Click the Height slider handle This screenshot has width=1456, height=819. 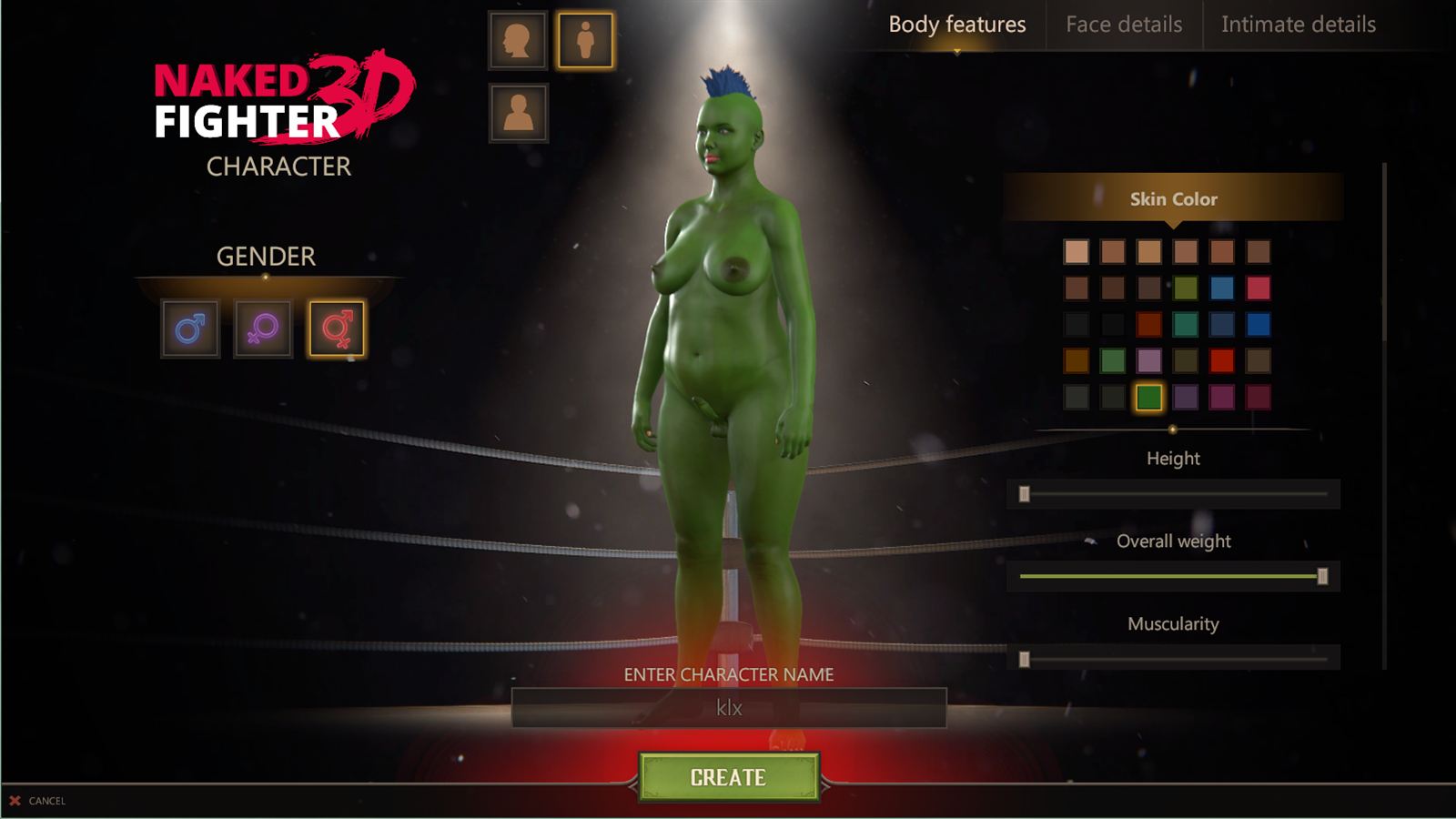[x=1026, y=492]
